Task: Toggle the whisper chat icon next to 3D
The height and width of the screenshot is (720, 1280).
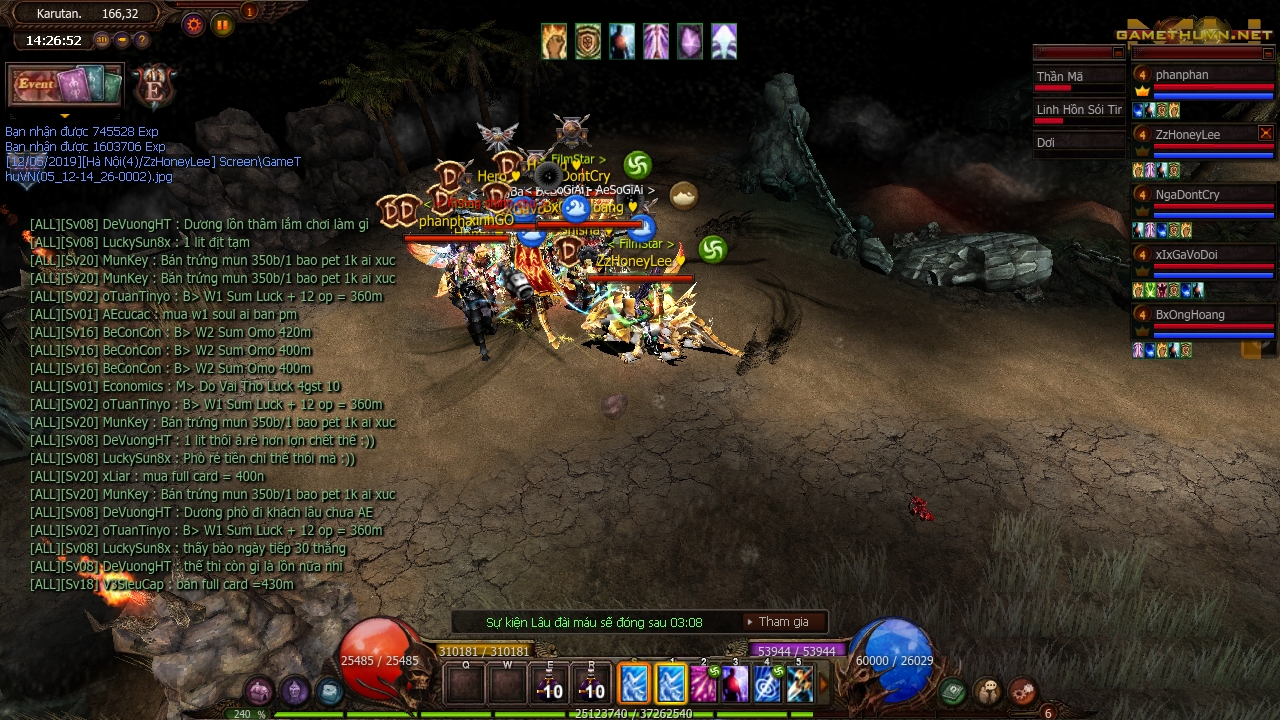Action: (x=122, y=40)
